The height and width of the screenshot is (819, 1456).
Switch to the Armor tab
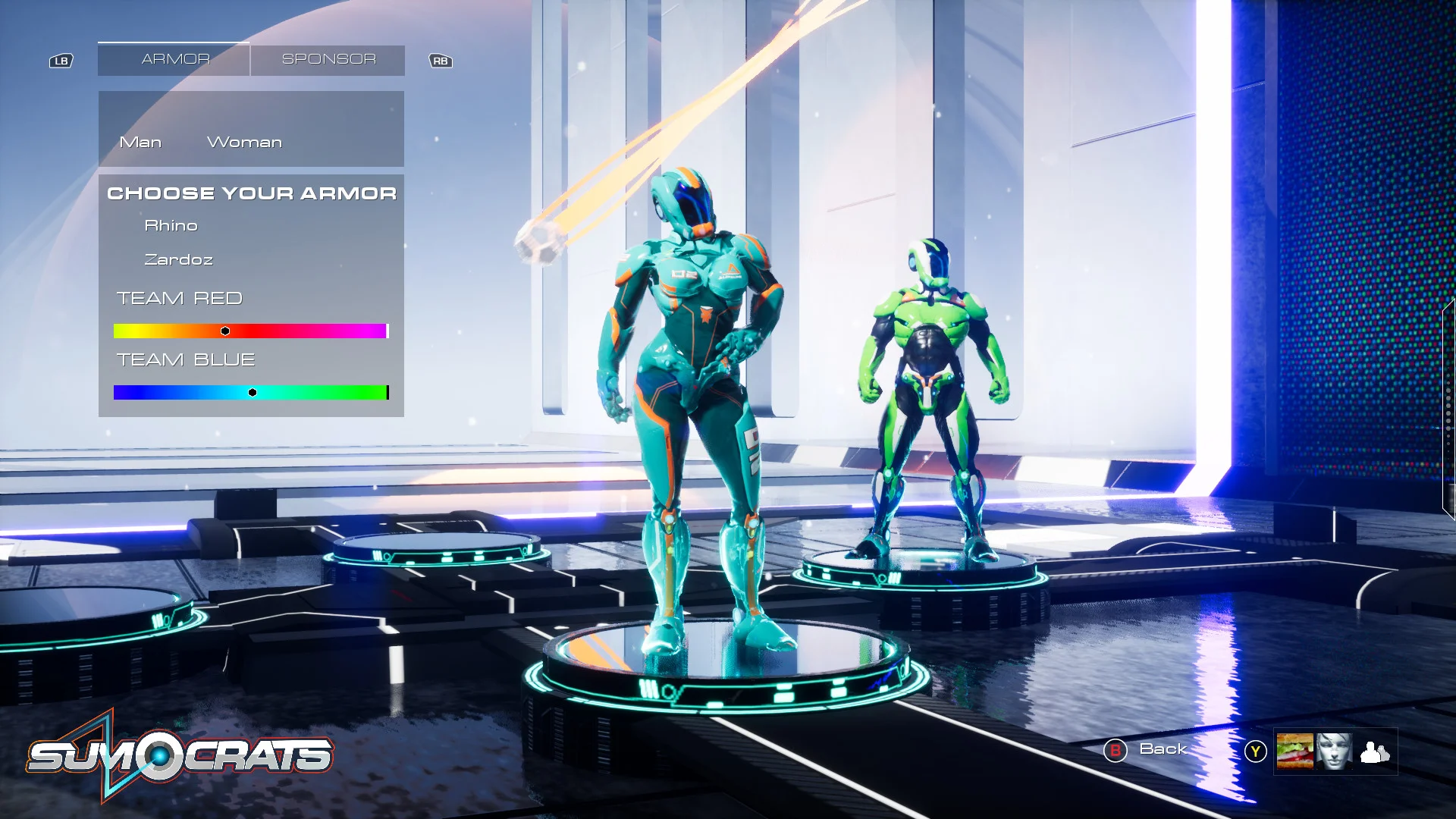174,59
